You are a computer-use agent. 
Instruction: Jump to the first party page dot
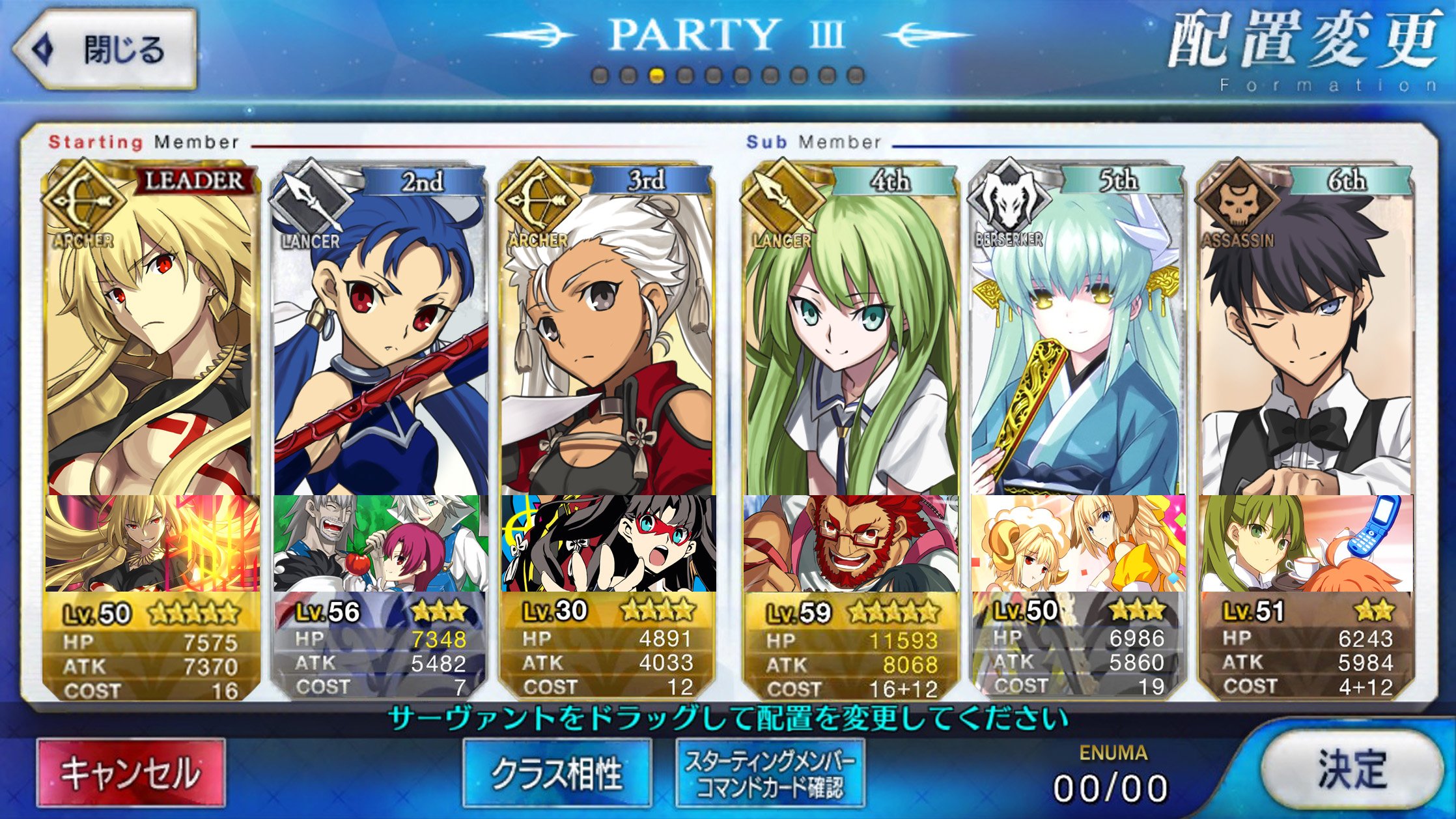tap(600, 76)
